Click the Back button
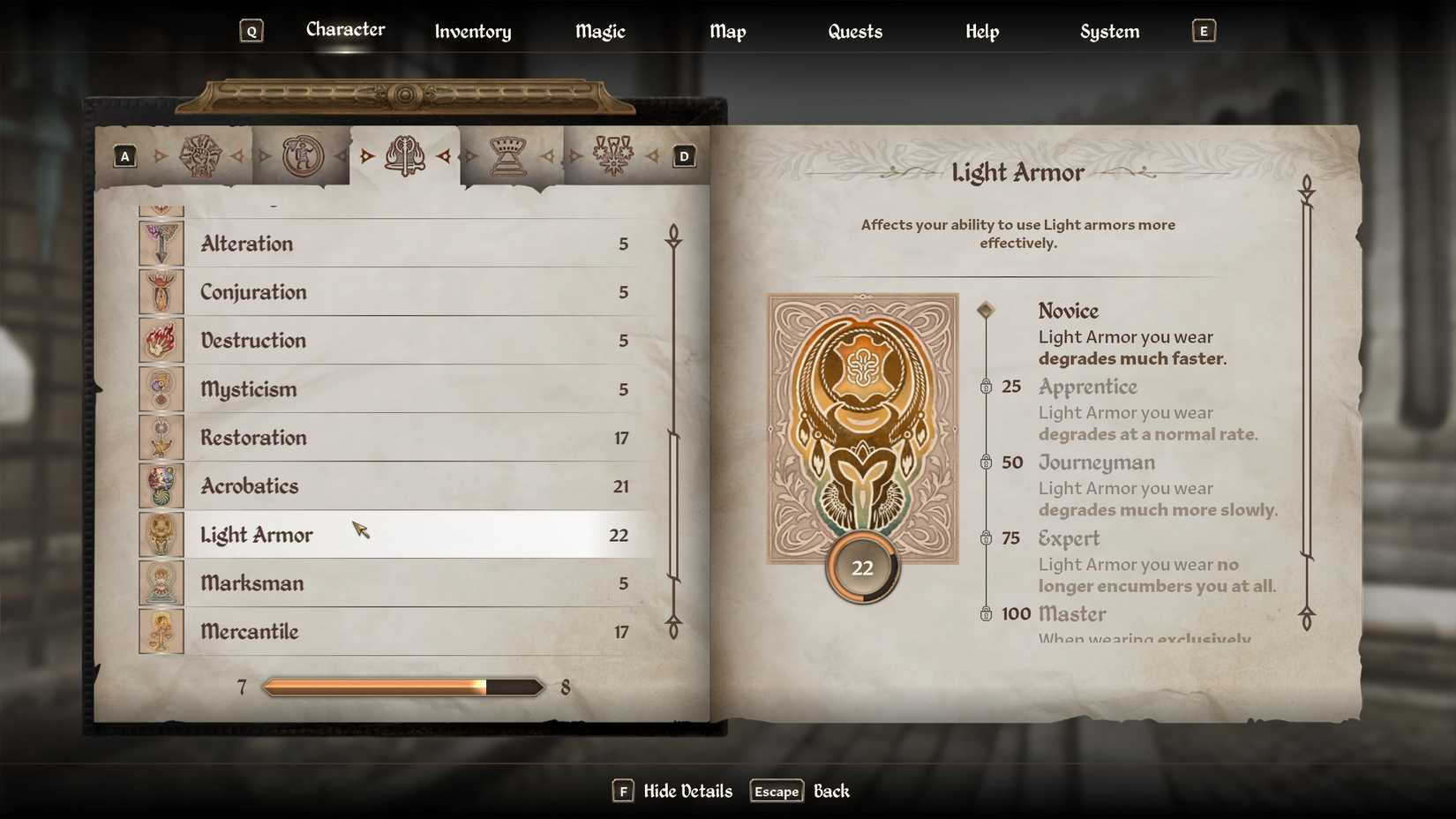 (830, 791)
